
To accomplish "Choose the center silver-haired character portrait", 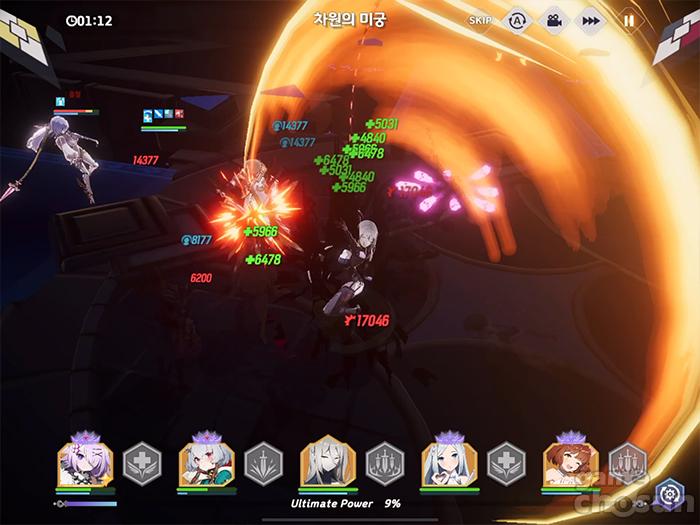I will pyautogui.click(x=328, y=463).
